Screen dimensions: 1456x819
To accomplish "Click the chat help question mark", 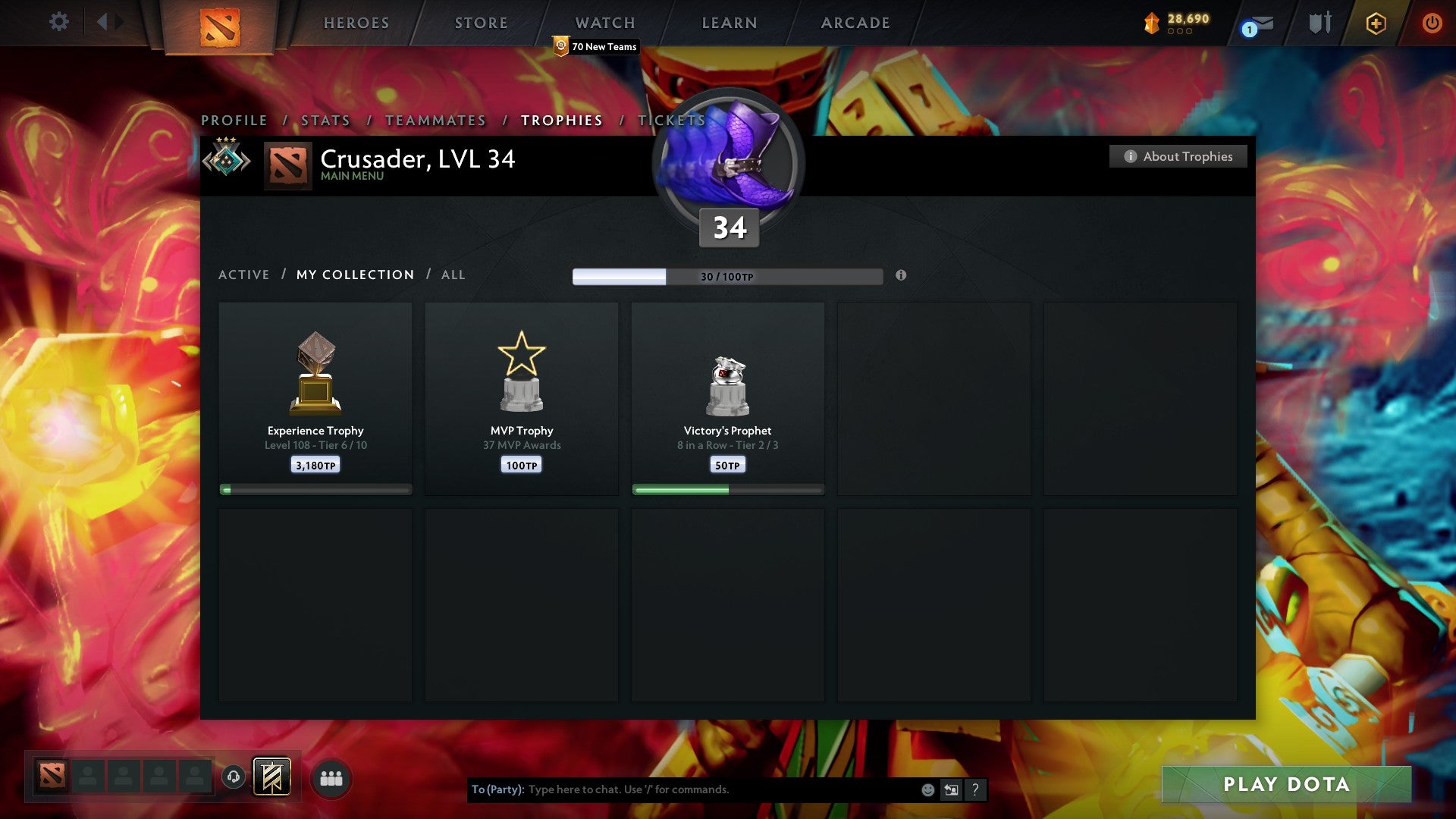I will [974, 789].
